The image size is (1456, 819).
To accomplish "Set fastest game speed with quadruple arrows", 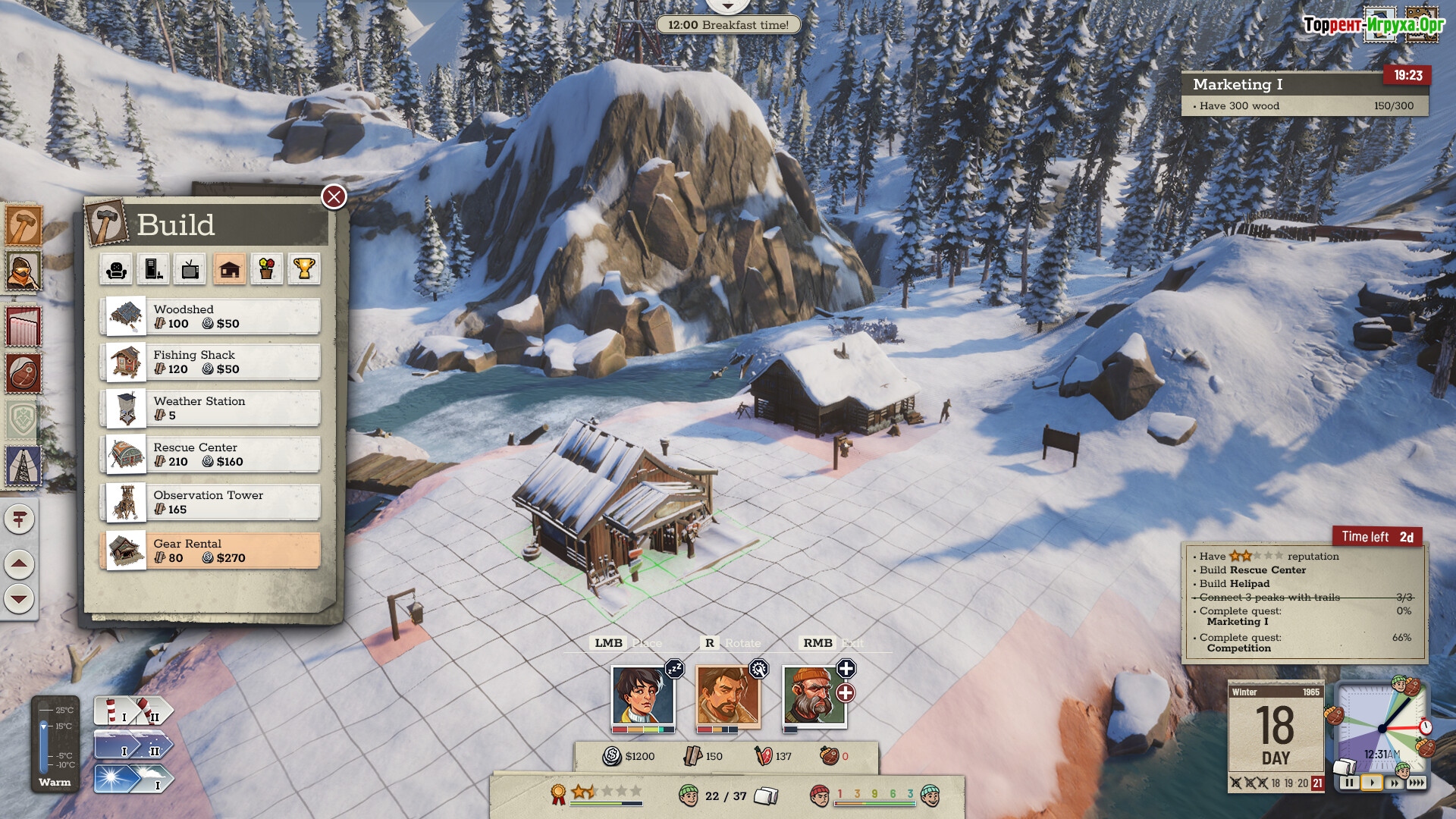I will [x=1416, y=783].
